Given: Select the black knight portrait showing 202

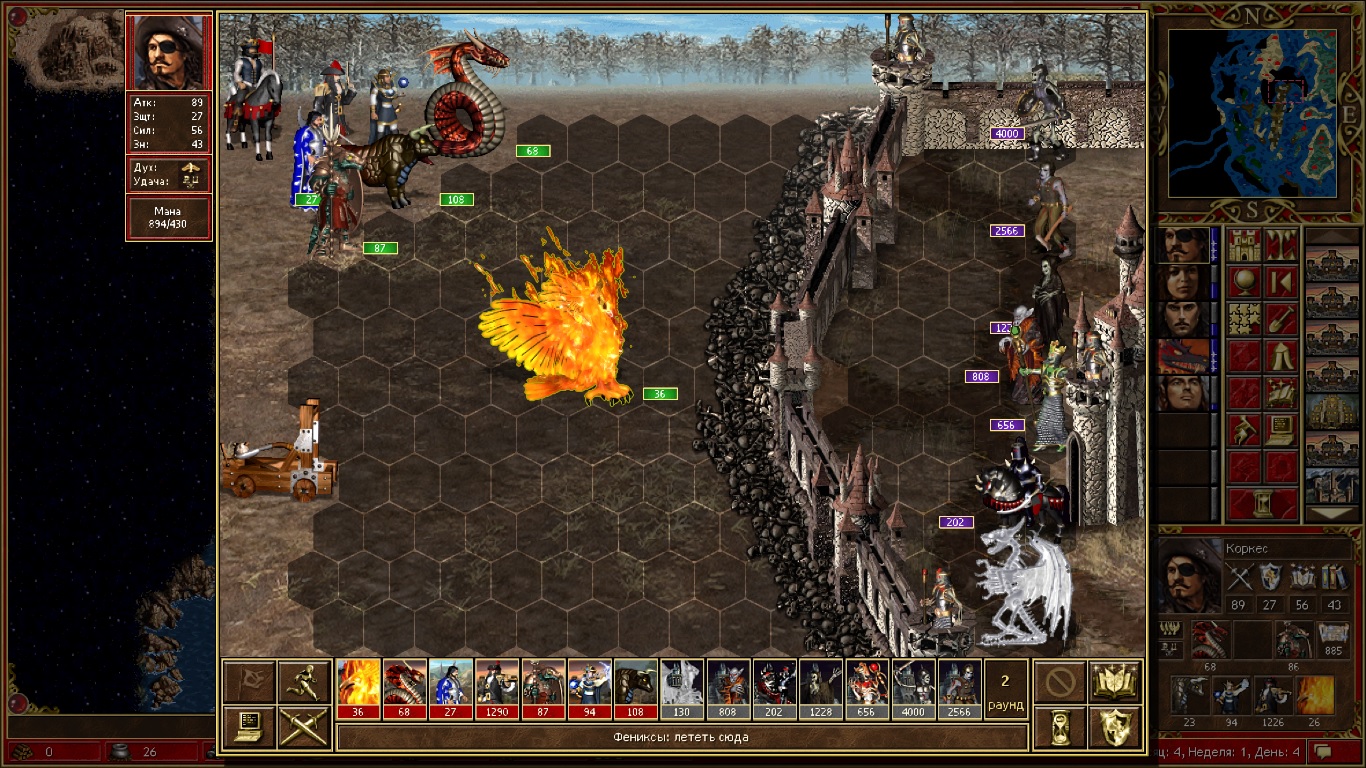Looking at the screenshot, I should point(773,688).
